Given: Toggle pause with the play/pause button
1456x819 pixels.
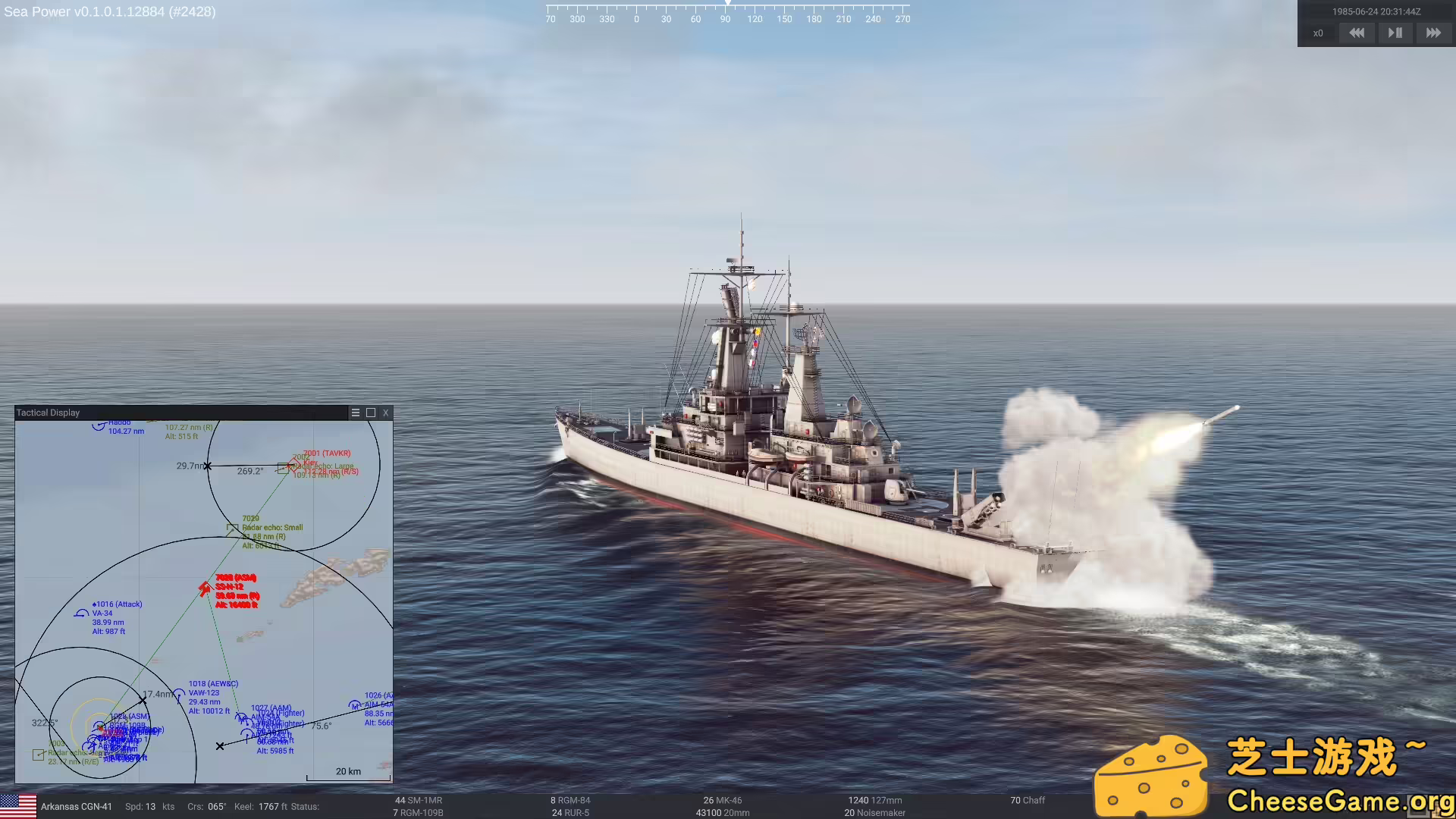Looking at the screenshot, I should coord(1395,33).
